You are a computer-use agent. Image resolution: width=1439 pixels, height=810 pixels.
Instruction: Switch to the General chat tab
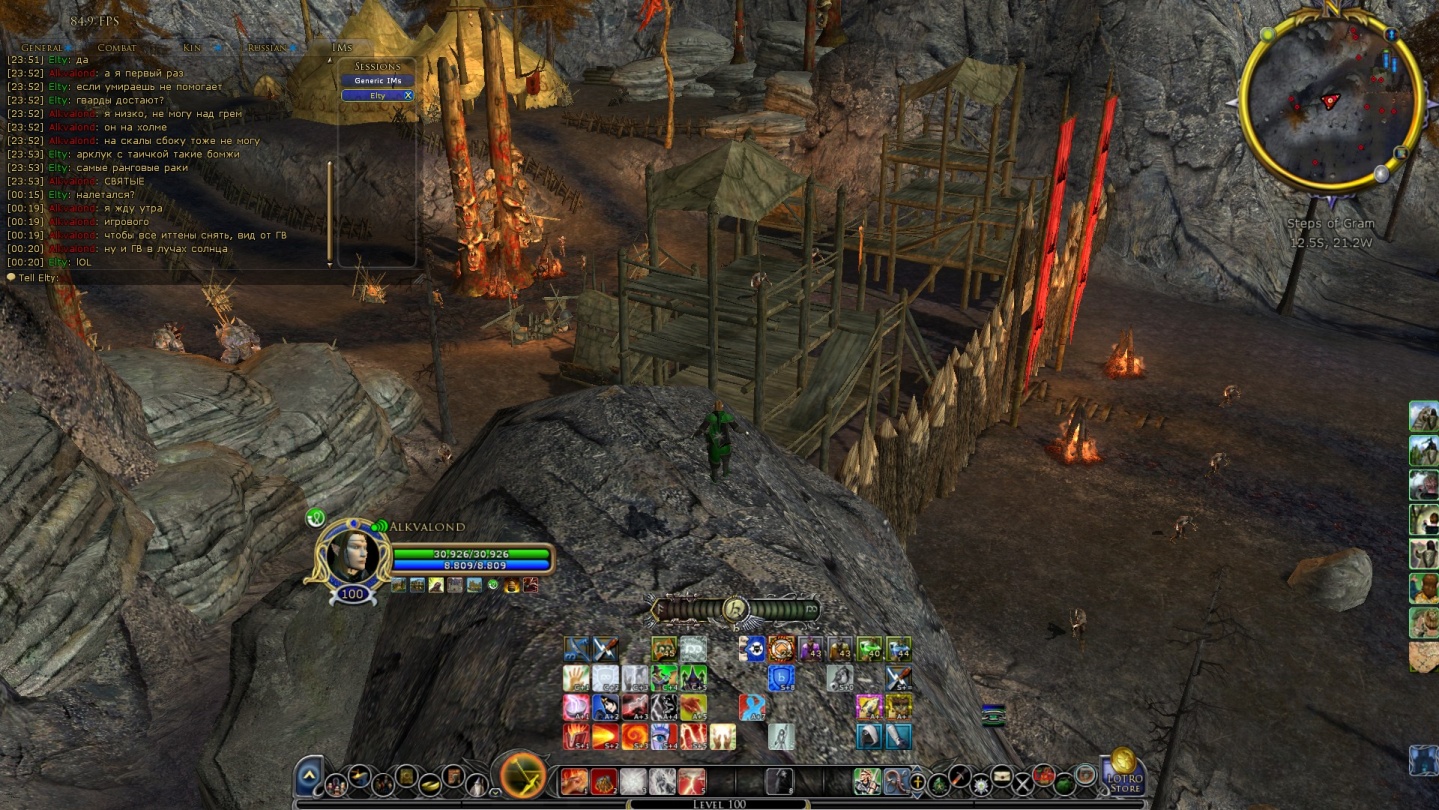click(41, 47)
